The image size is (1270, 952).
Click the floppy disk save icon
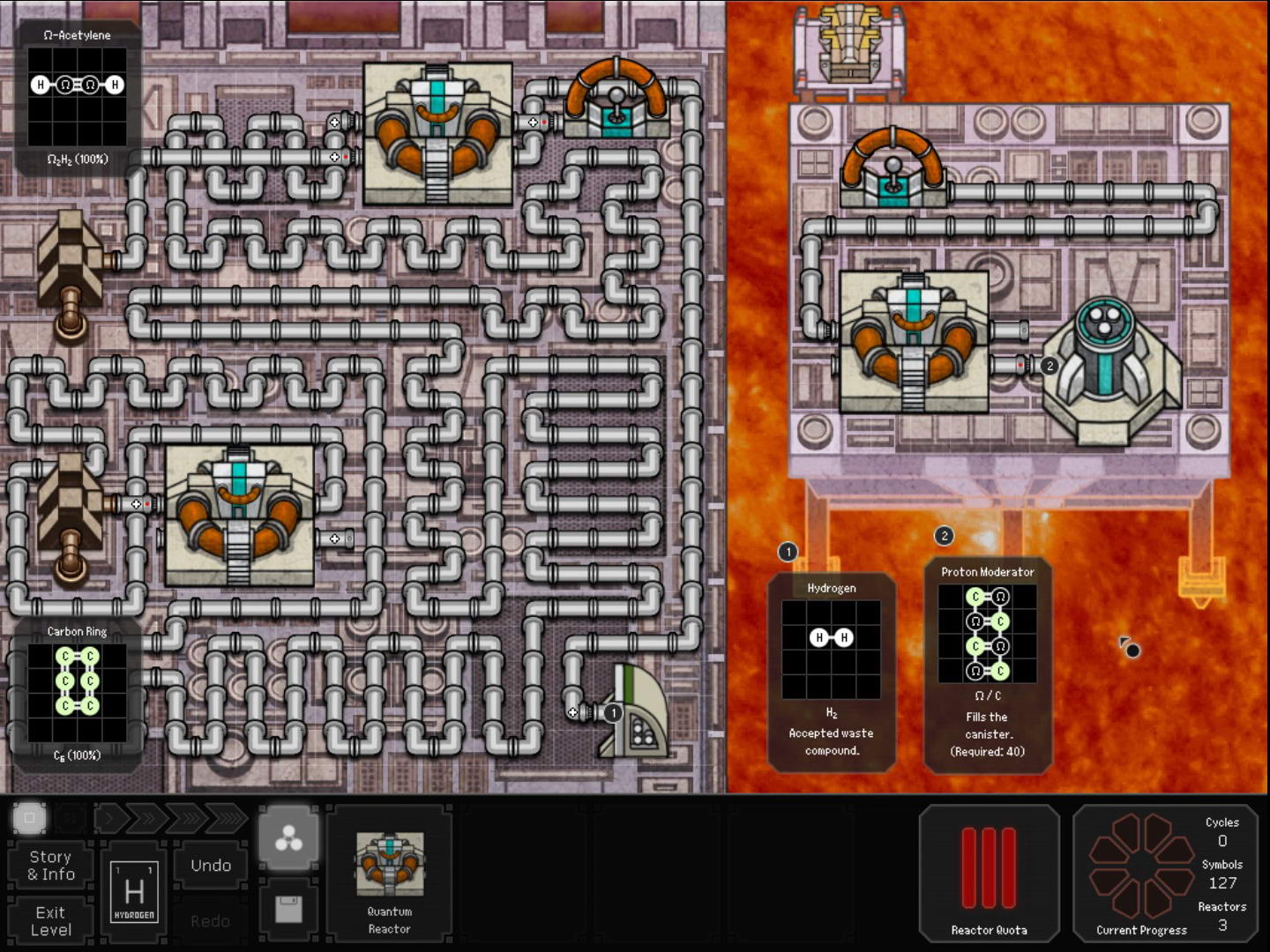[x=288, y=909]
